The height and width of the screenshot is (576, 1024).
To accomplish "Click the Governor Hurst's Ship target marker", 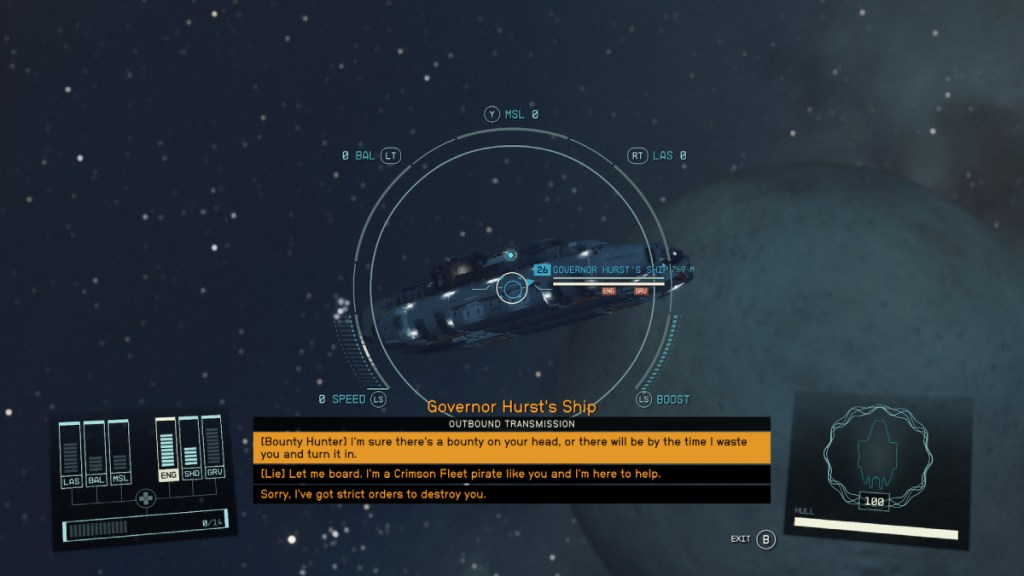I will (513, 289).
